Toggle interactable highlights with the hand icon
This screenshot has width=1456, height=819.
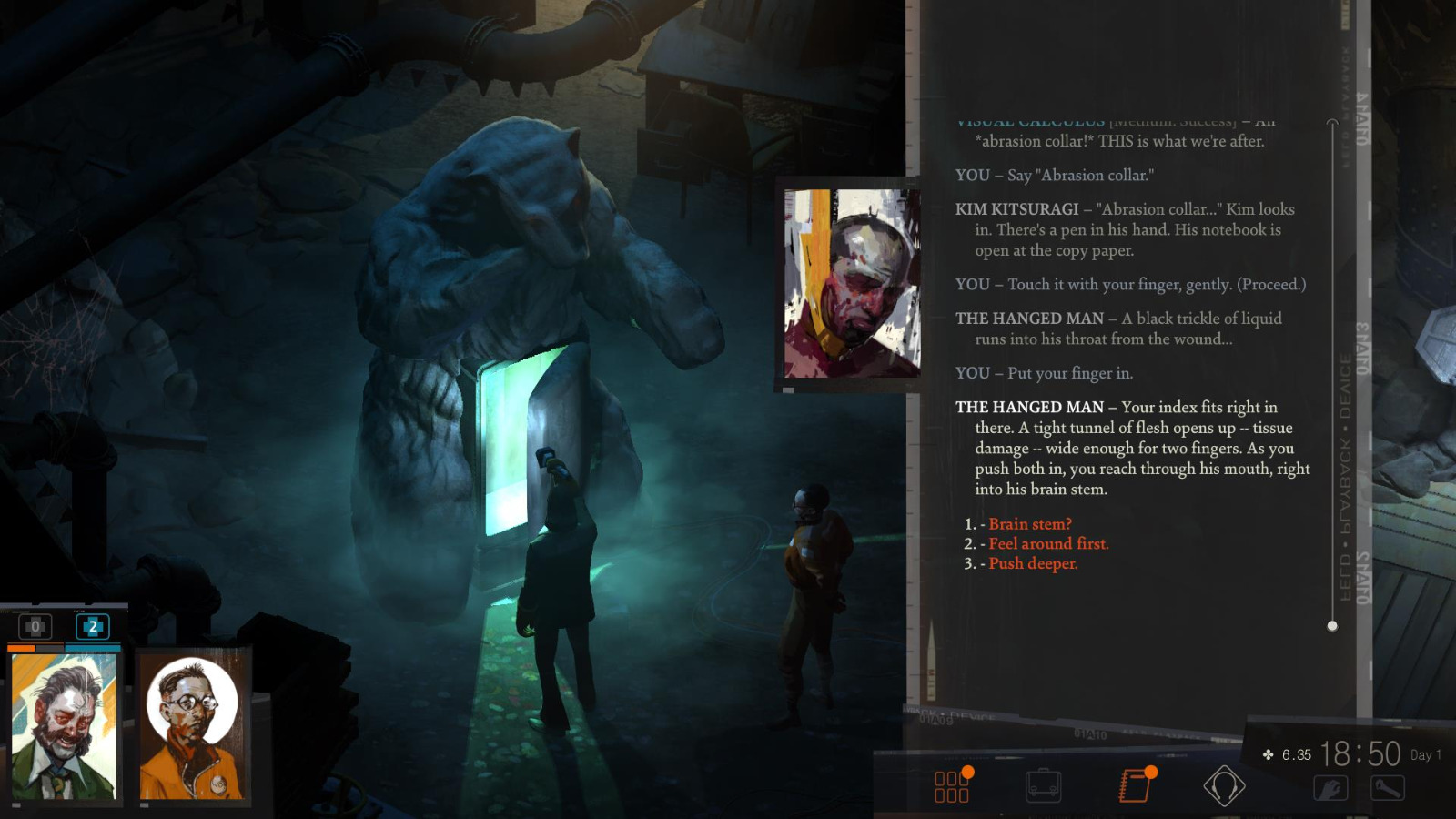pos(1330,786)
